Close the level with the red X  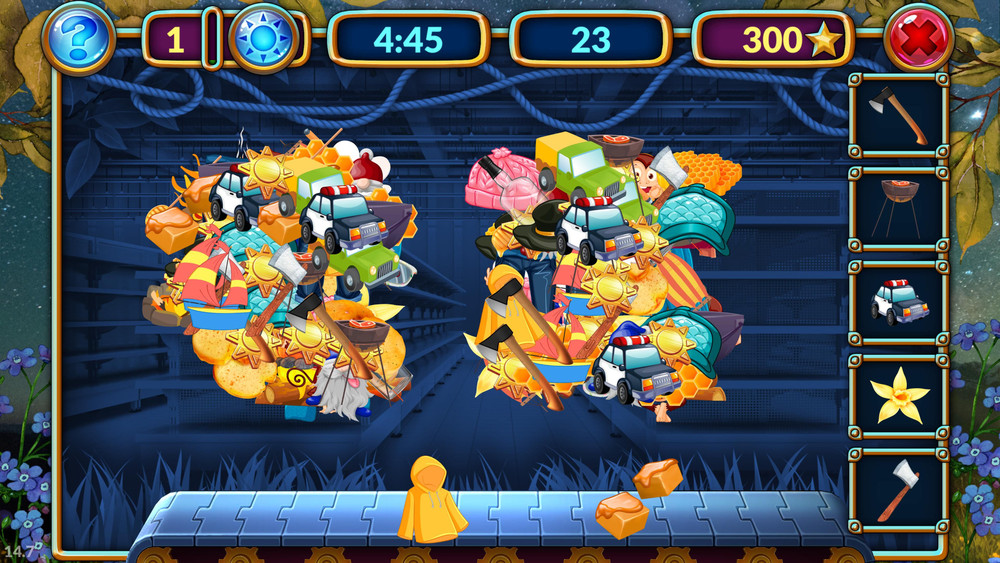click(919, 40)
